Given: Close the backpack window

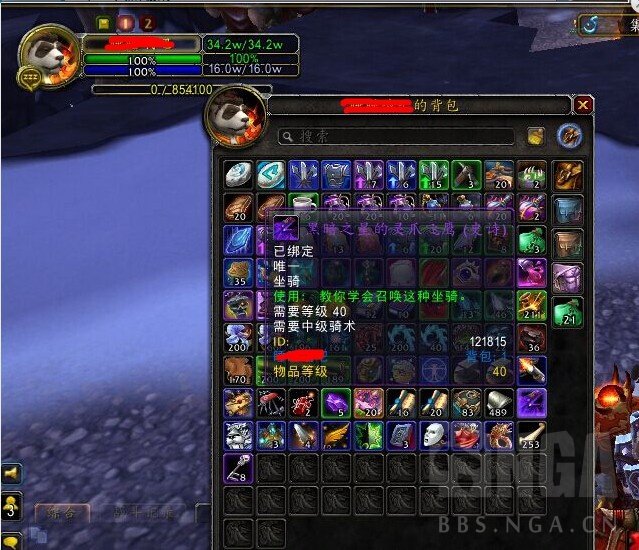Looking at the screenshot, I should coord(584,105).
